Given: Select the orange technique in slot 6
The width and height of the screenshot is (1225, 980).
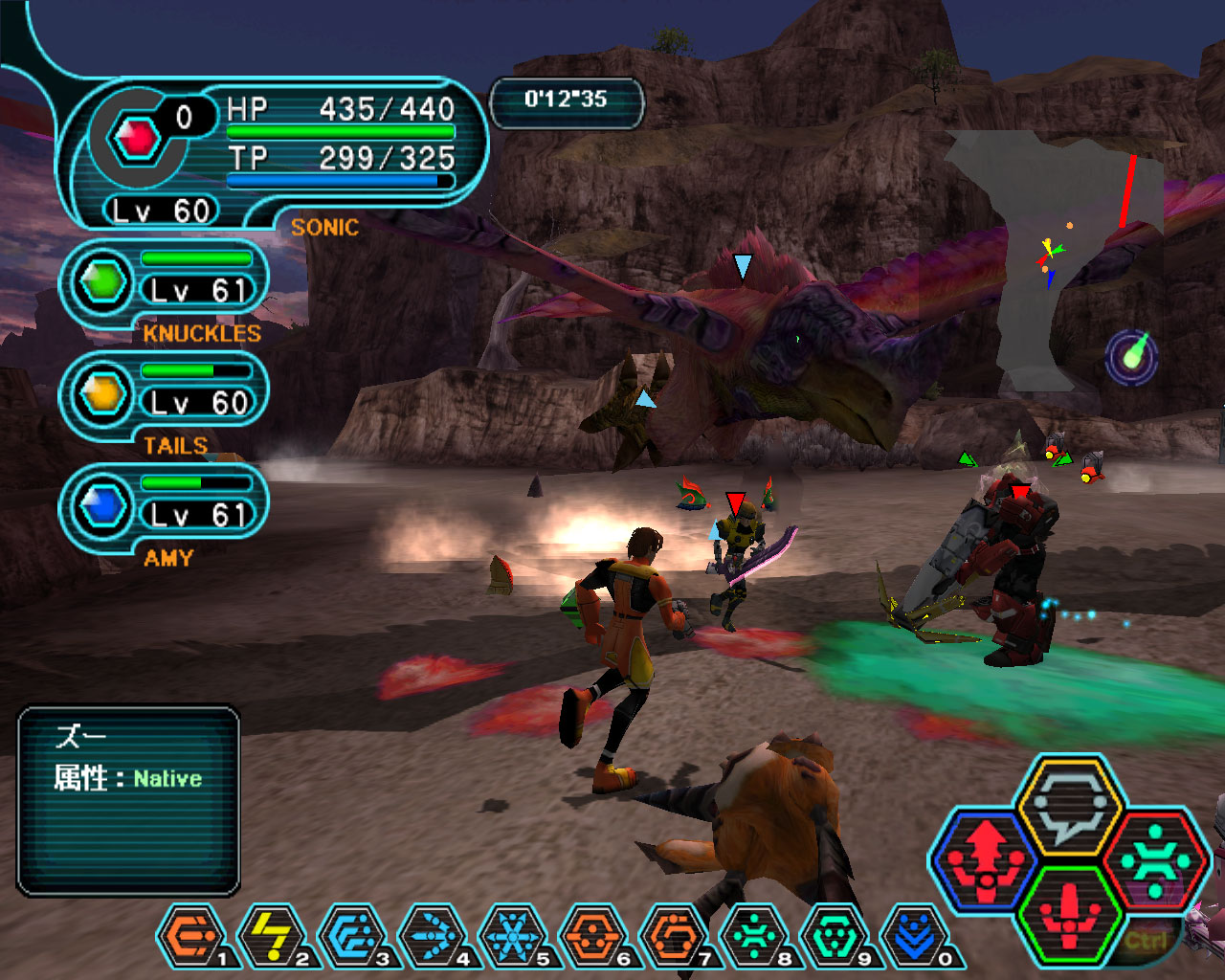Looking at the screenshot, I should click(x=593, y=936).
